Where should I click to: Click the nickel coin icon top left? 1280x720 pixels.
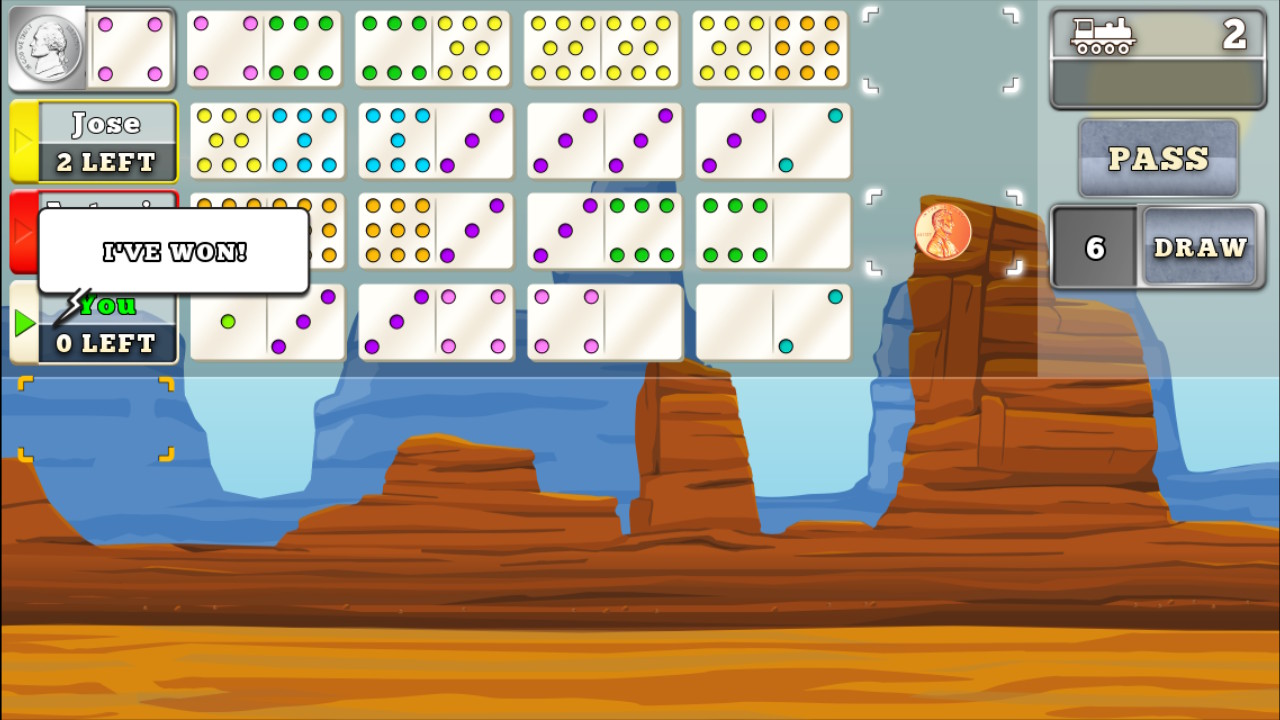pos(48,48)
